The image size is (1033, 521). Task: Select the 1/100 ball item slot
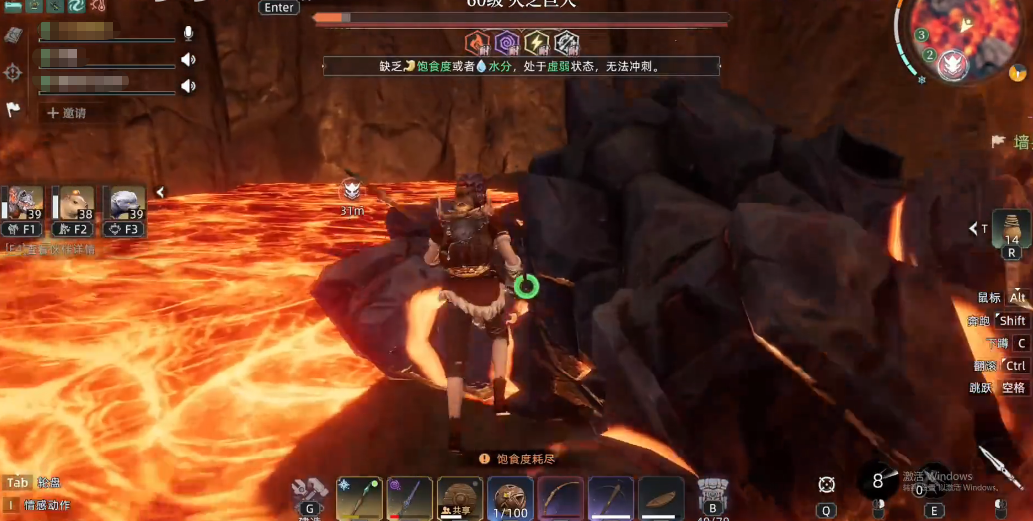(x=511, y=497)
